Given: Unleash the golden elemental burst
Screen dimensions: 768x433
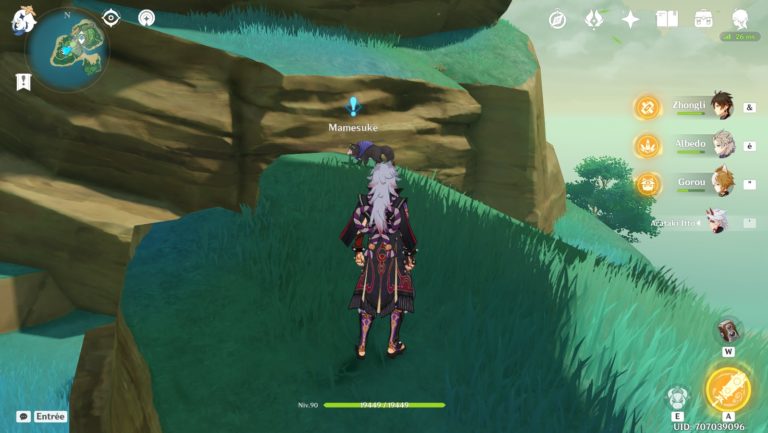Looking at the screenshot, I should pos(727,390).
